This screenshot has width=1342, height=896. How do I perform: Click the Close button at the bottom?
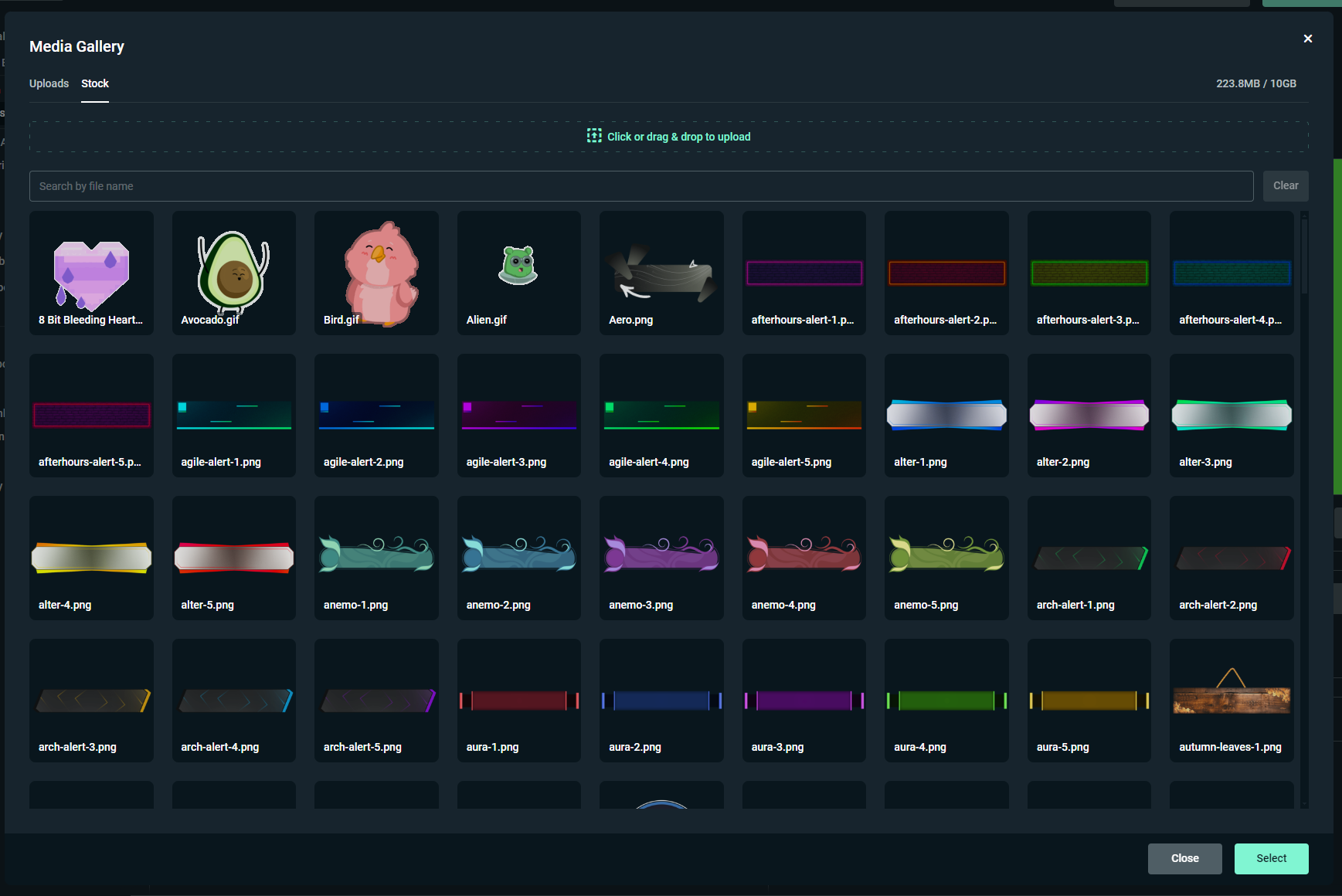click(1184, 858)
